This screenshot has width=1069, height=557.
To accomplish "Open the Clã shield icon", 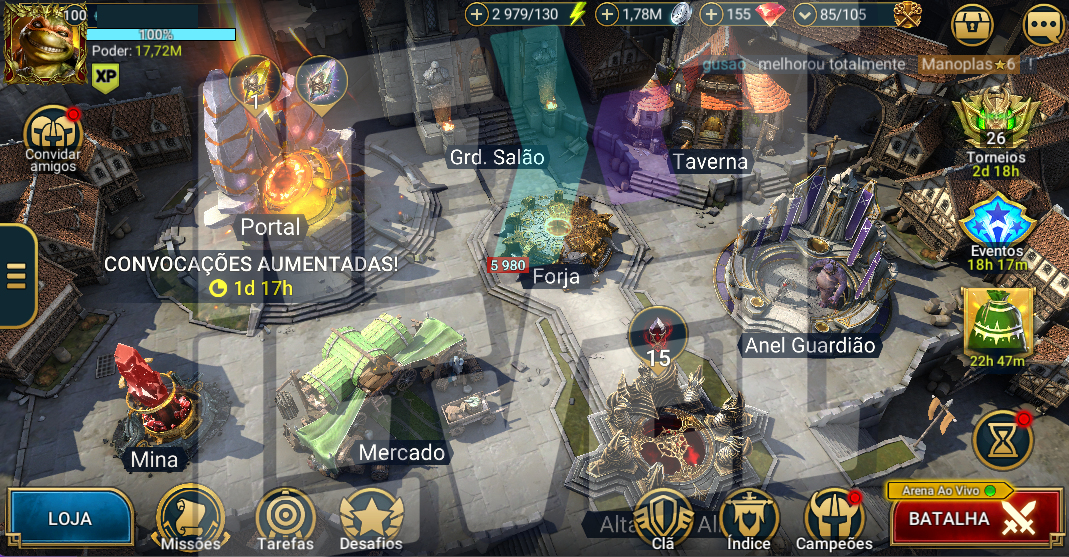I will pos(663,516).
